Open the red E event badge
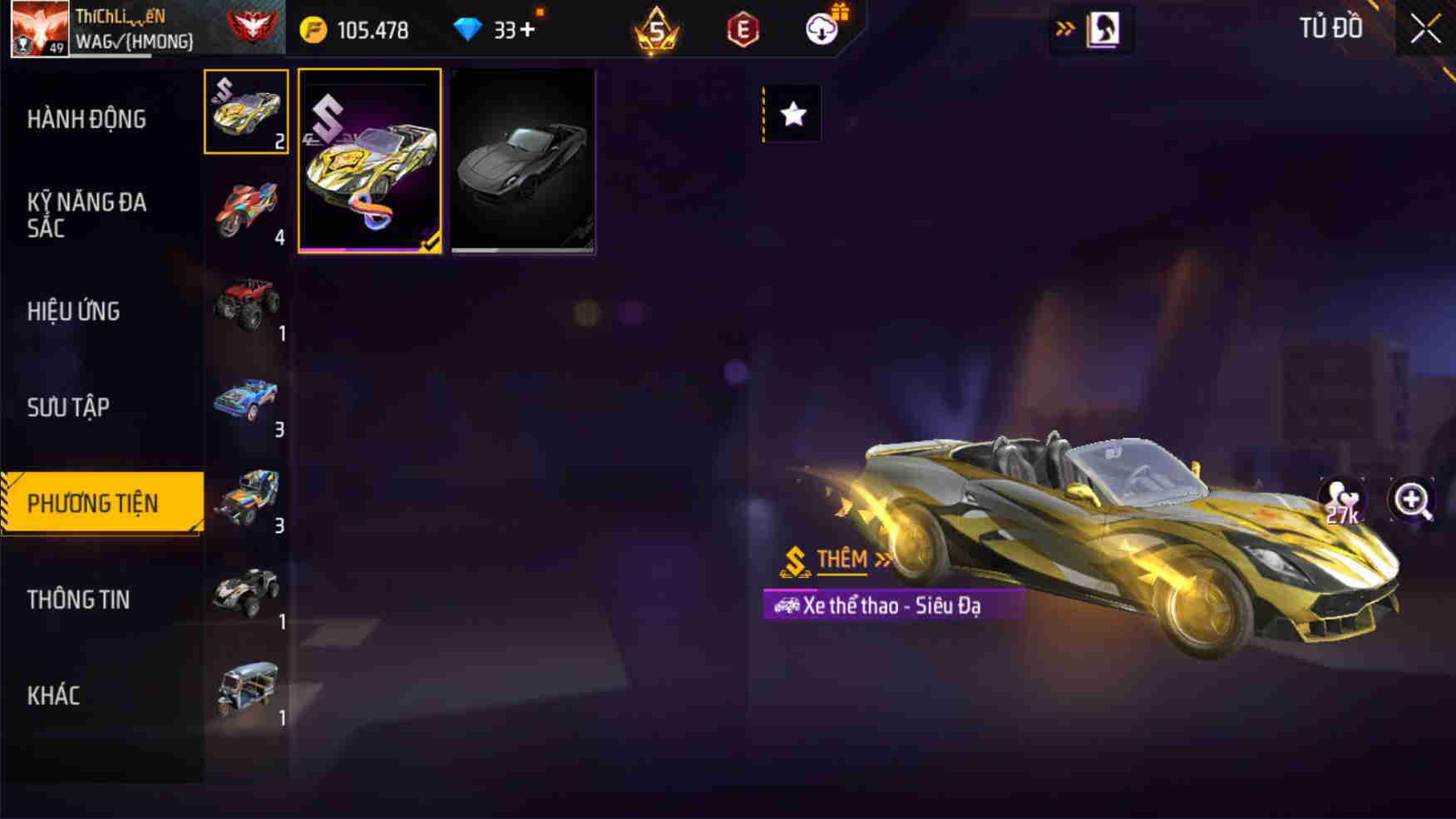The width and height of the screenshot is (1456, 819). [743, 28]
